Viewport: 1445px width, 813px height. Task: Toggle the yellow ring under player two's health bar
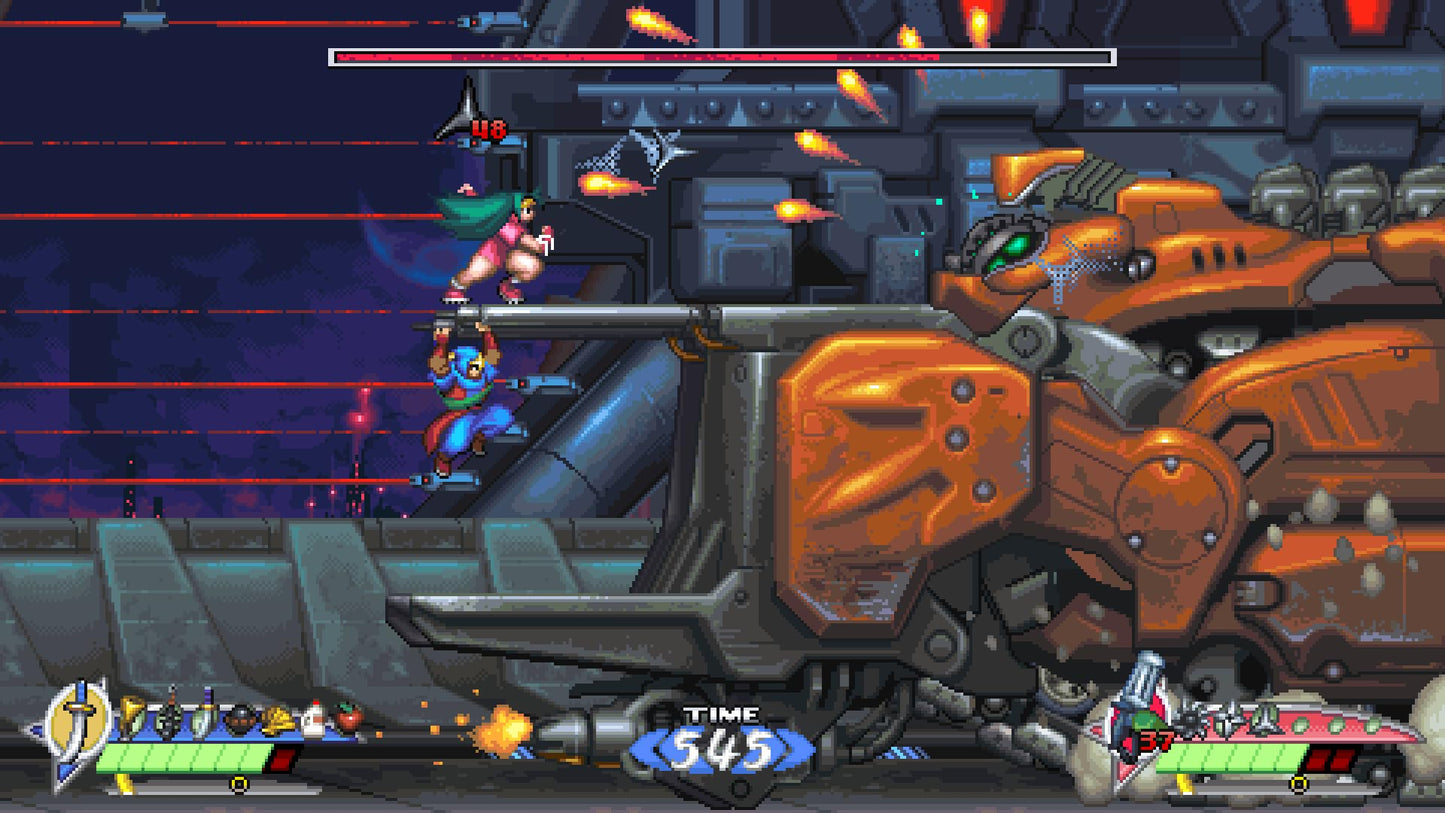point(1299,783)
